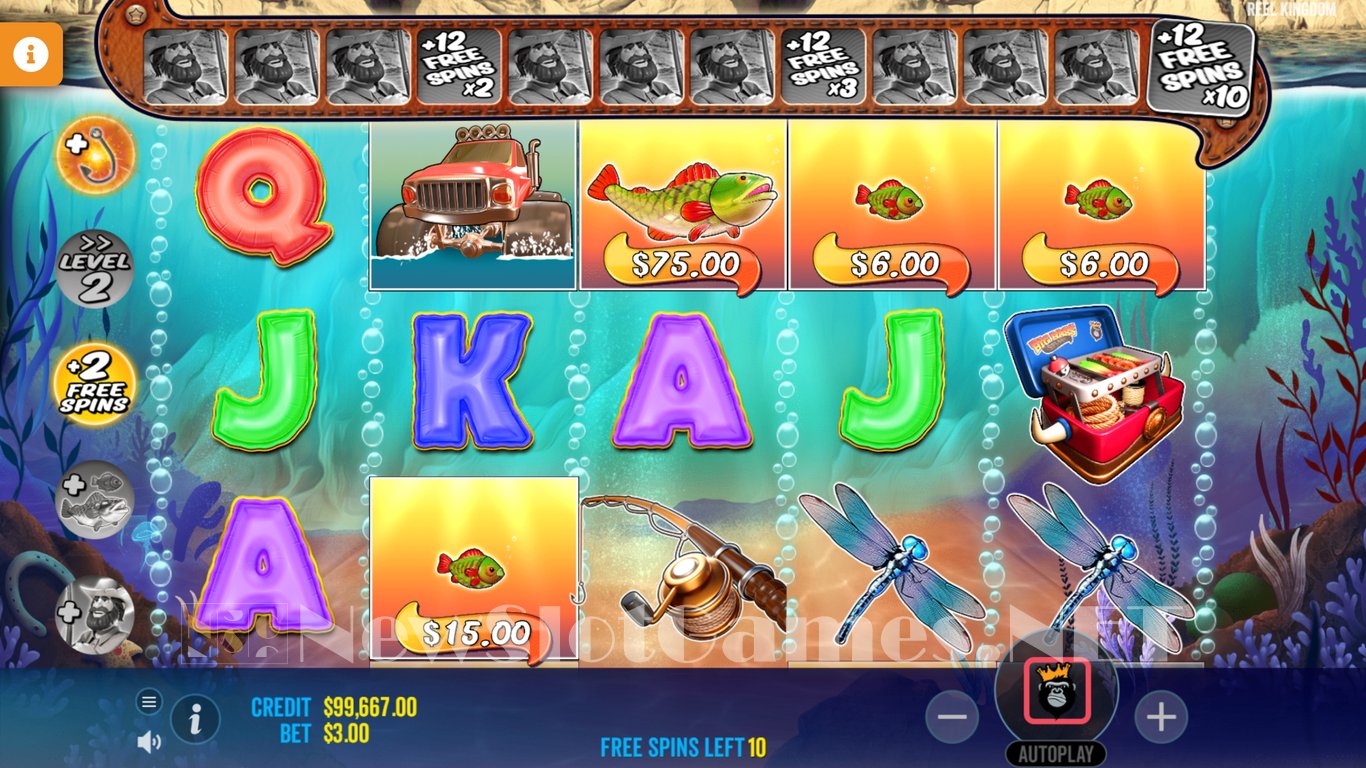Image resolution: width=1366 pixels, height=768 pixels.
Task: Increase the bet with the plus button
Action: pos(1160,717)
